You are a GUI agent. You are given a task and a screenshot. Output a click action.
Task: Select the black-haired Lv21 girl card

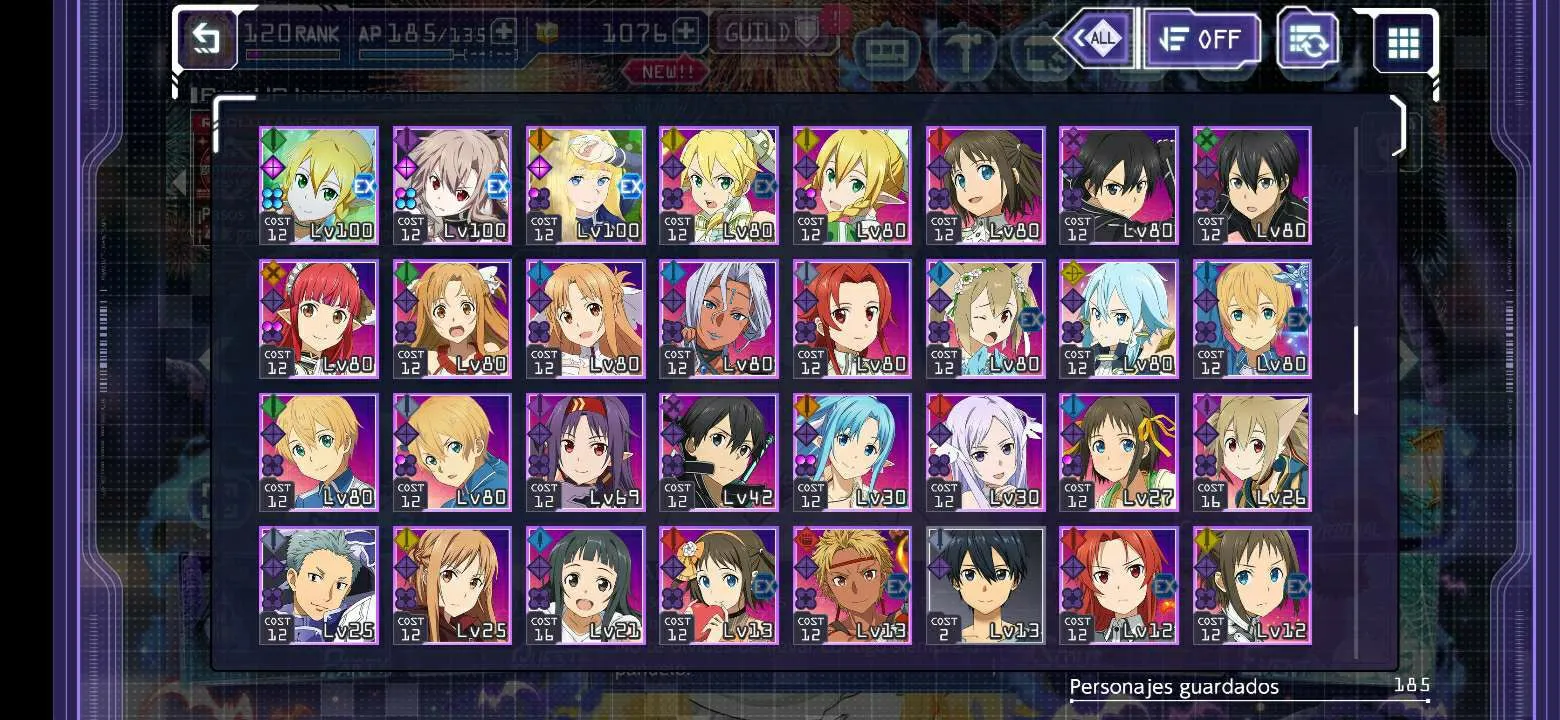pyautogui.click(x=585, y=585)
